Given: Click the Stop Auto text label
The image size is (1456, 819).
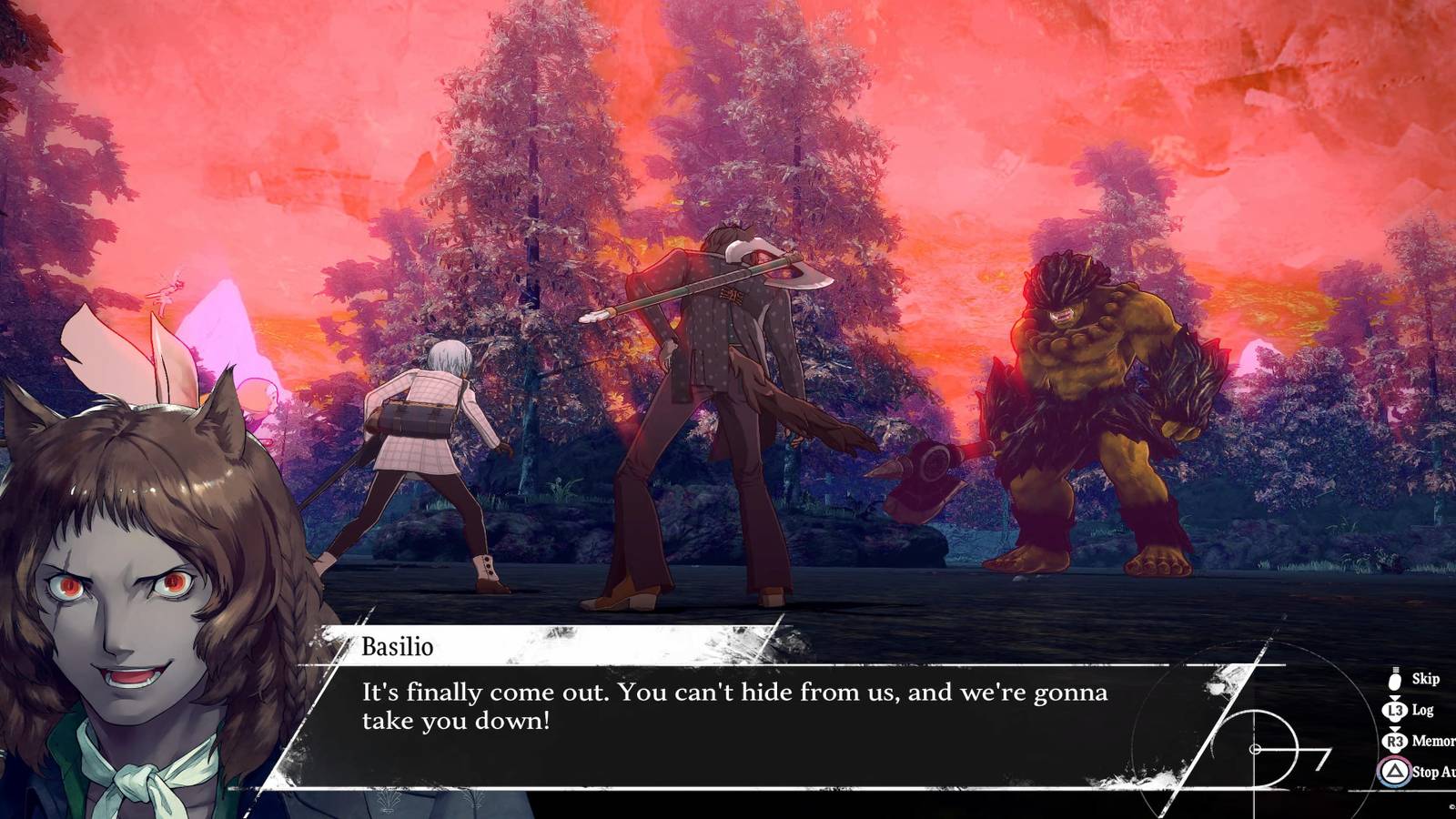Looking at the screenshot, I should pyautogui.click(x=1433, y=772).
